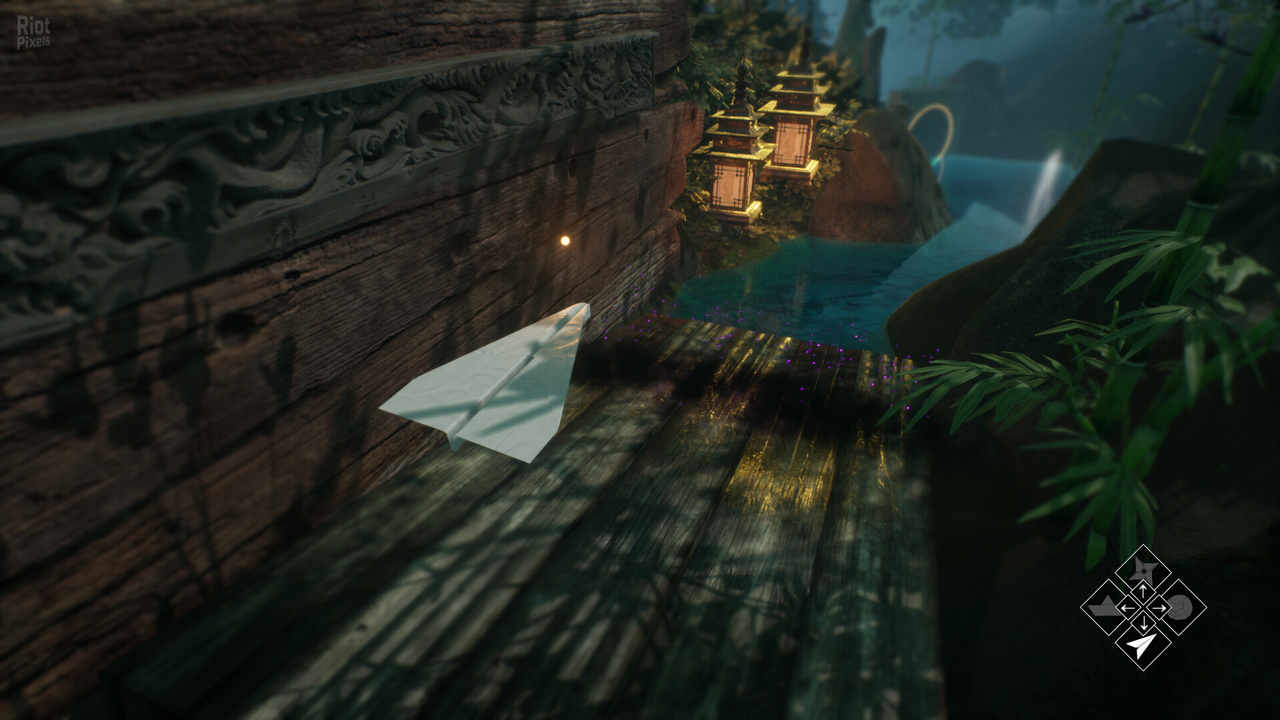
Task: Click the left arrow in the control diamond
Action: tap(1128, 607)
